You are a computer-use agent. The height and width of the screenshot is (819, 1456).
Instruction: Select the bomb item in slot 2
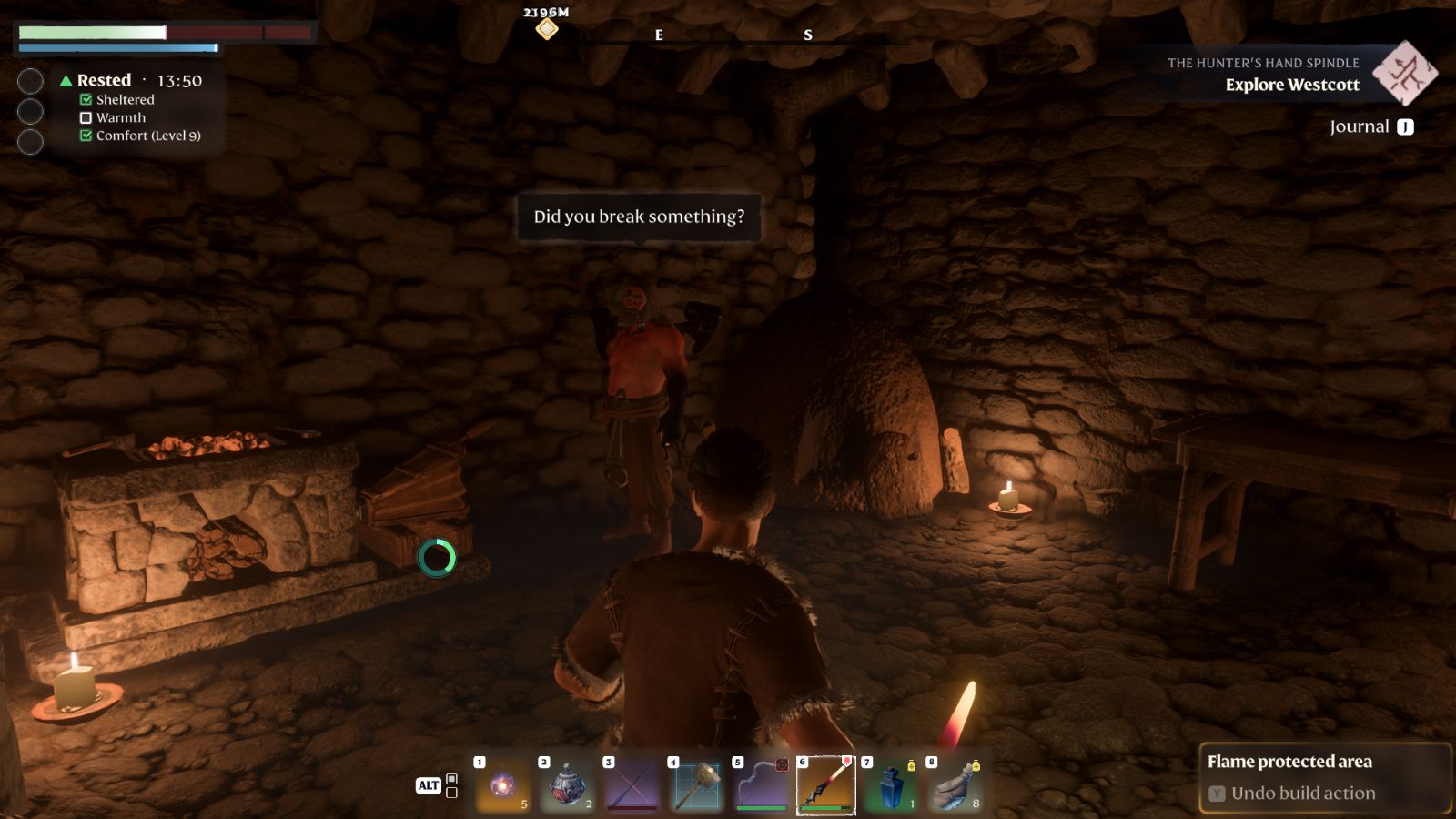coord(566,785)
